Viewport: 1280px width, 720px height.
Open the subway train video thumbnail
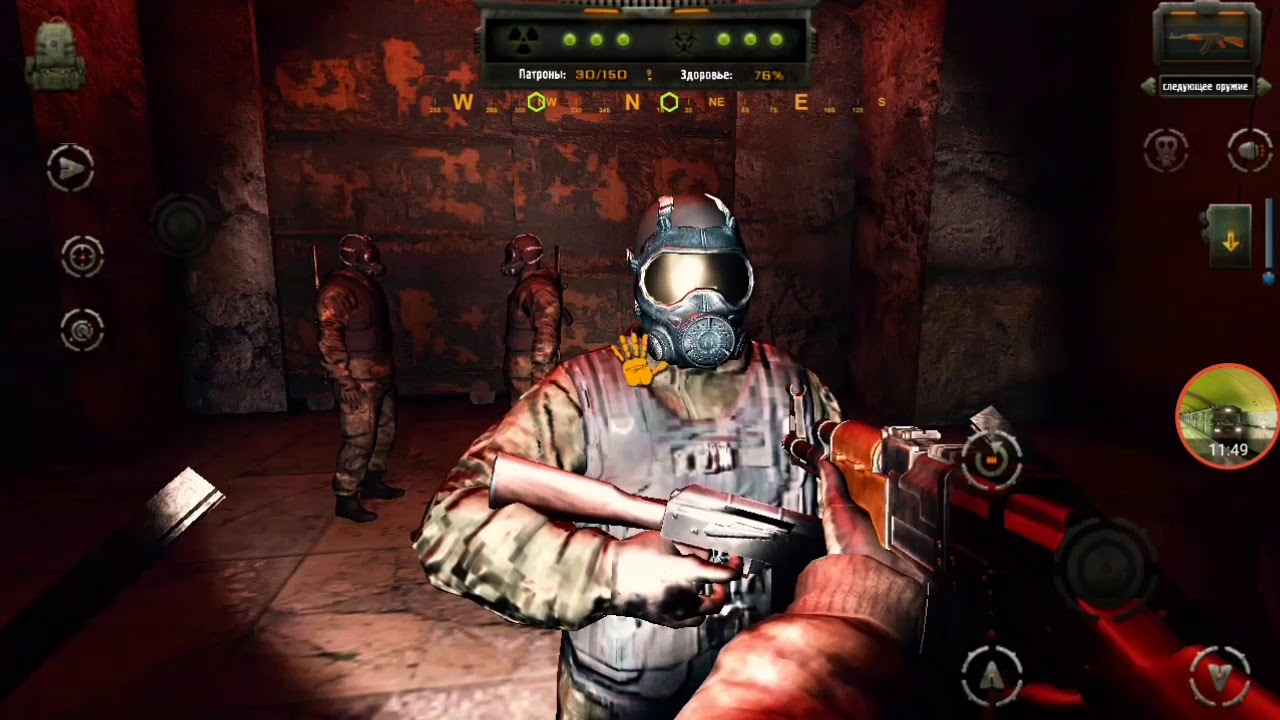point(1227,415)
